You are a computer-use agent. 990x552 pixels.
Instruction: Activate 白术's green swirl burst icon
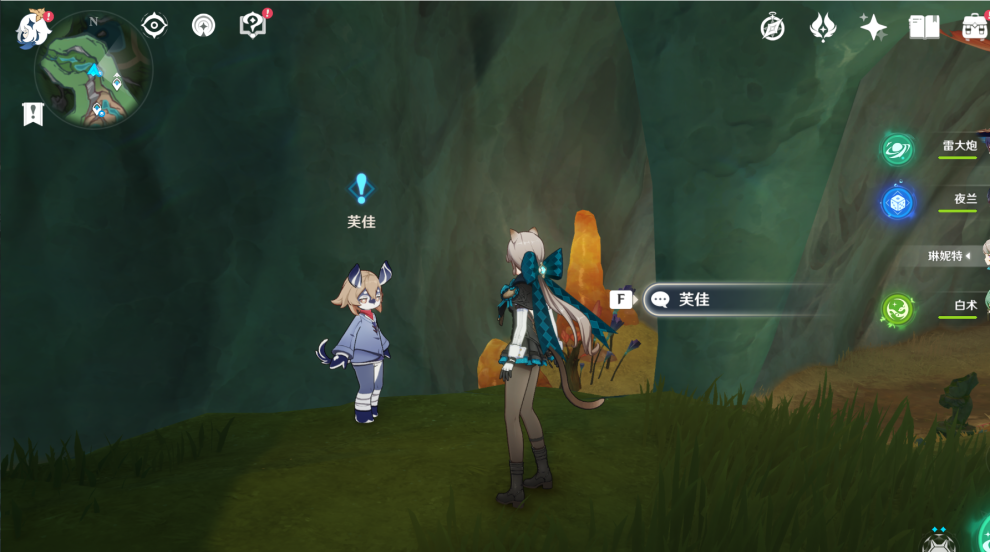coord(898,309)
